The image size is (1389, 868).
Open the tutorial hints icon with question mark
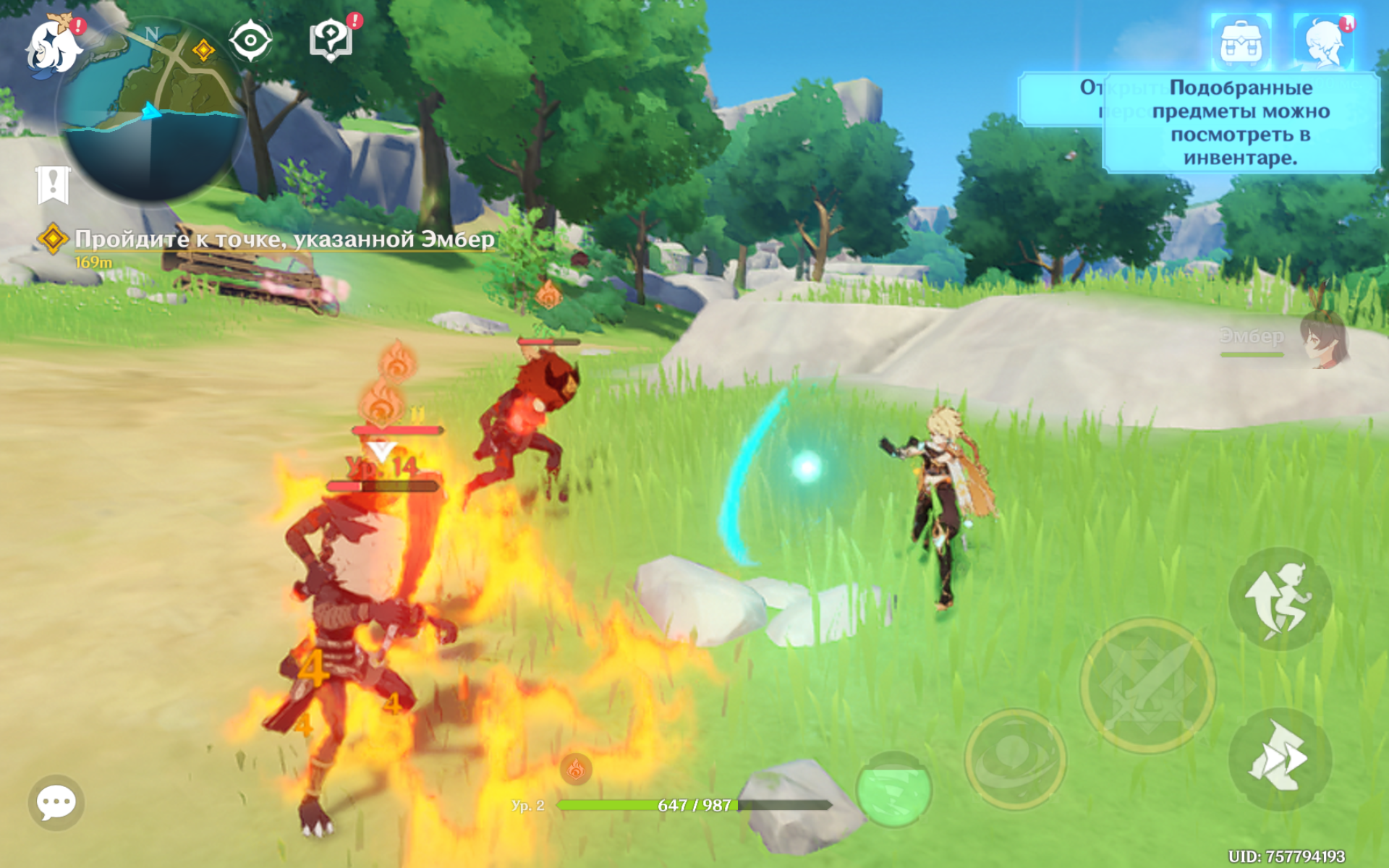point(331,40)
